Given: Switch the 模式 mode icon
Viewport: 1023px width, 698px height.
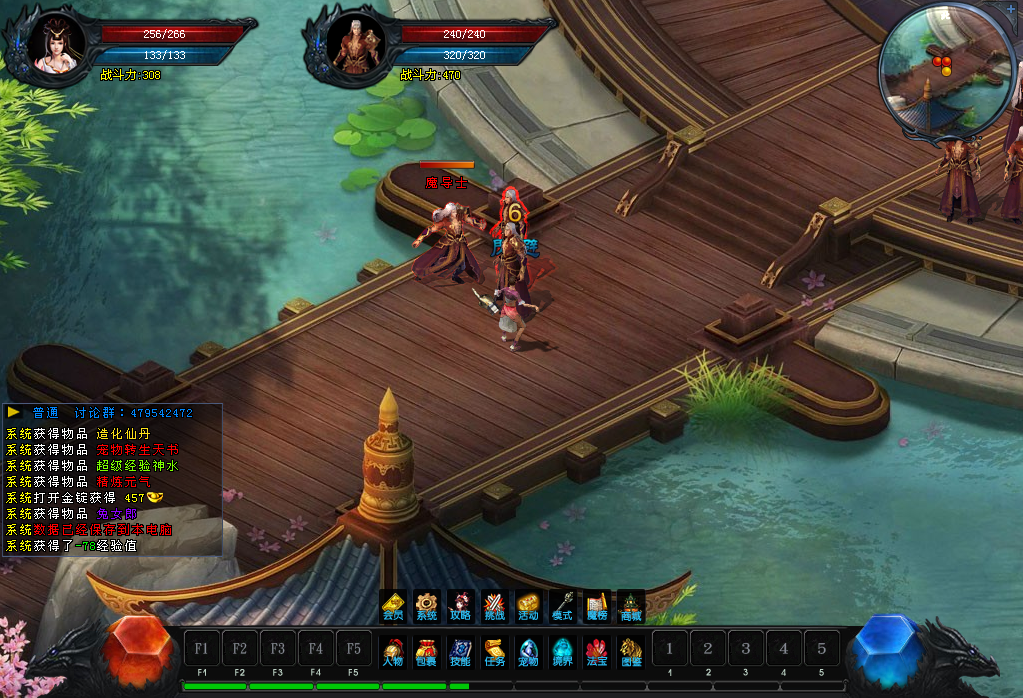Looking at the screenshot, I should (x=562, y=606).
